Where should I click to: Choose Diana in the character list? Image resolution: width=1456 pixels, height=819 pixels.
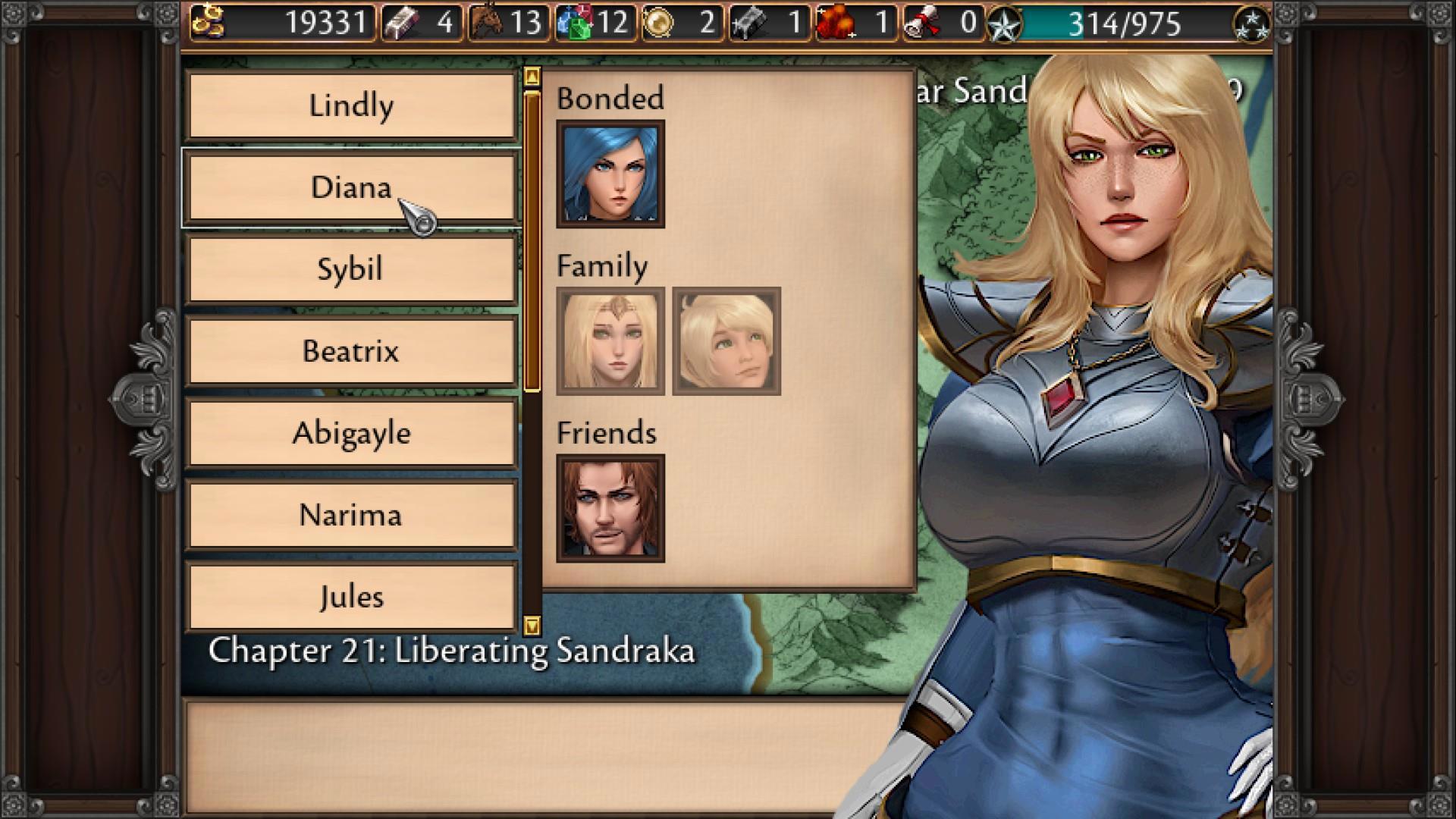click(x=351, y=187)
